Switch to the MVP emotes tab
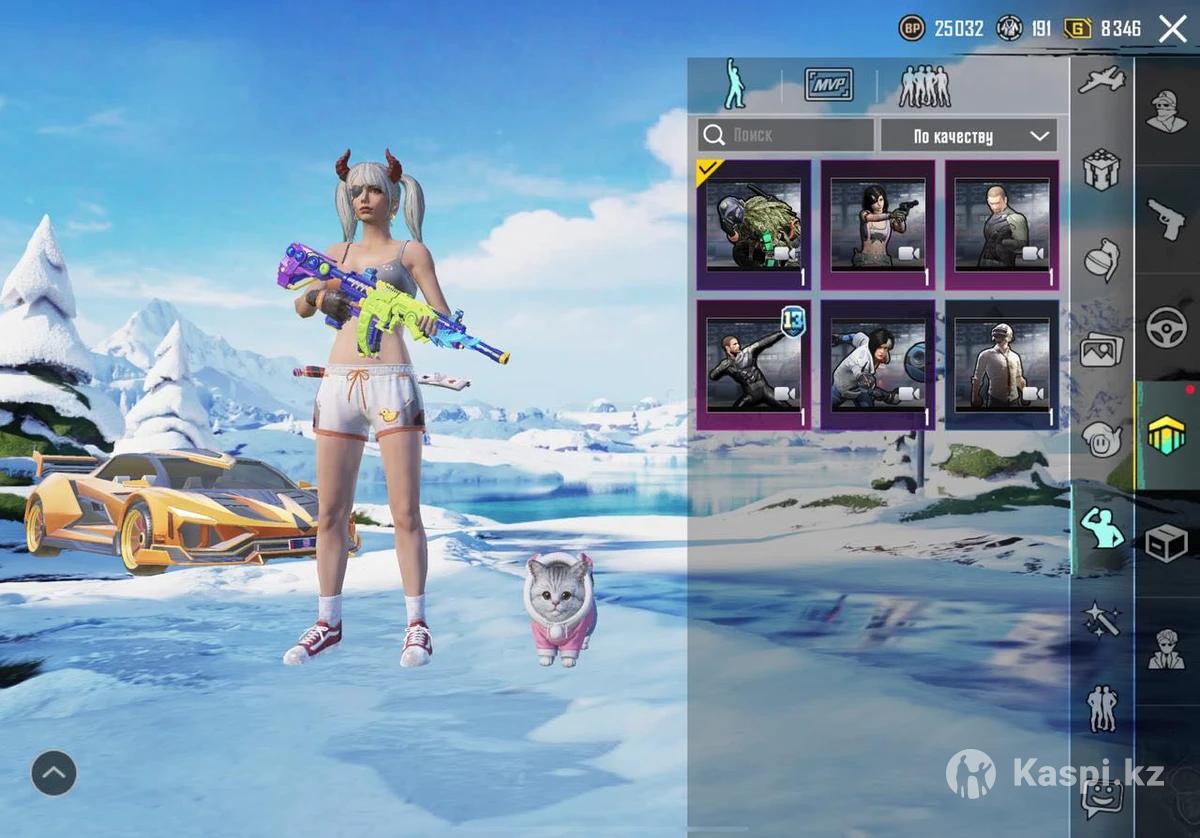1200x838 pixels. click(829, 85)
